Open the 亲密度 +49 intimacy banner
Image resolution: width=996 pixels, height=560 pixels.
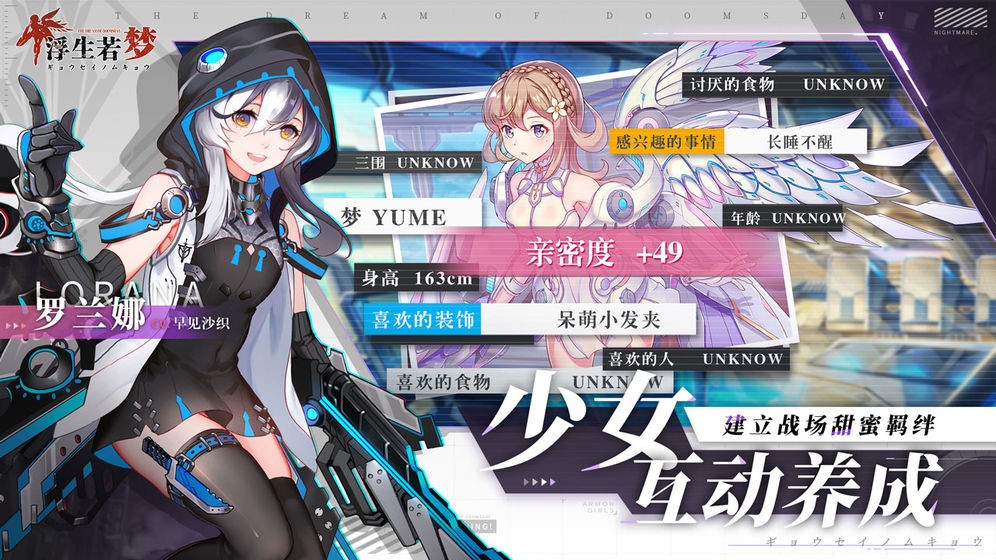[604, 254]
